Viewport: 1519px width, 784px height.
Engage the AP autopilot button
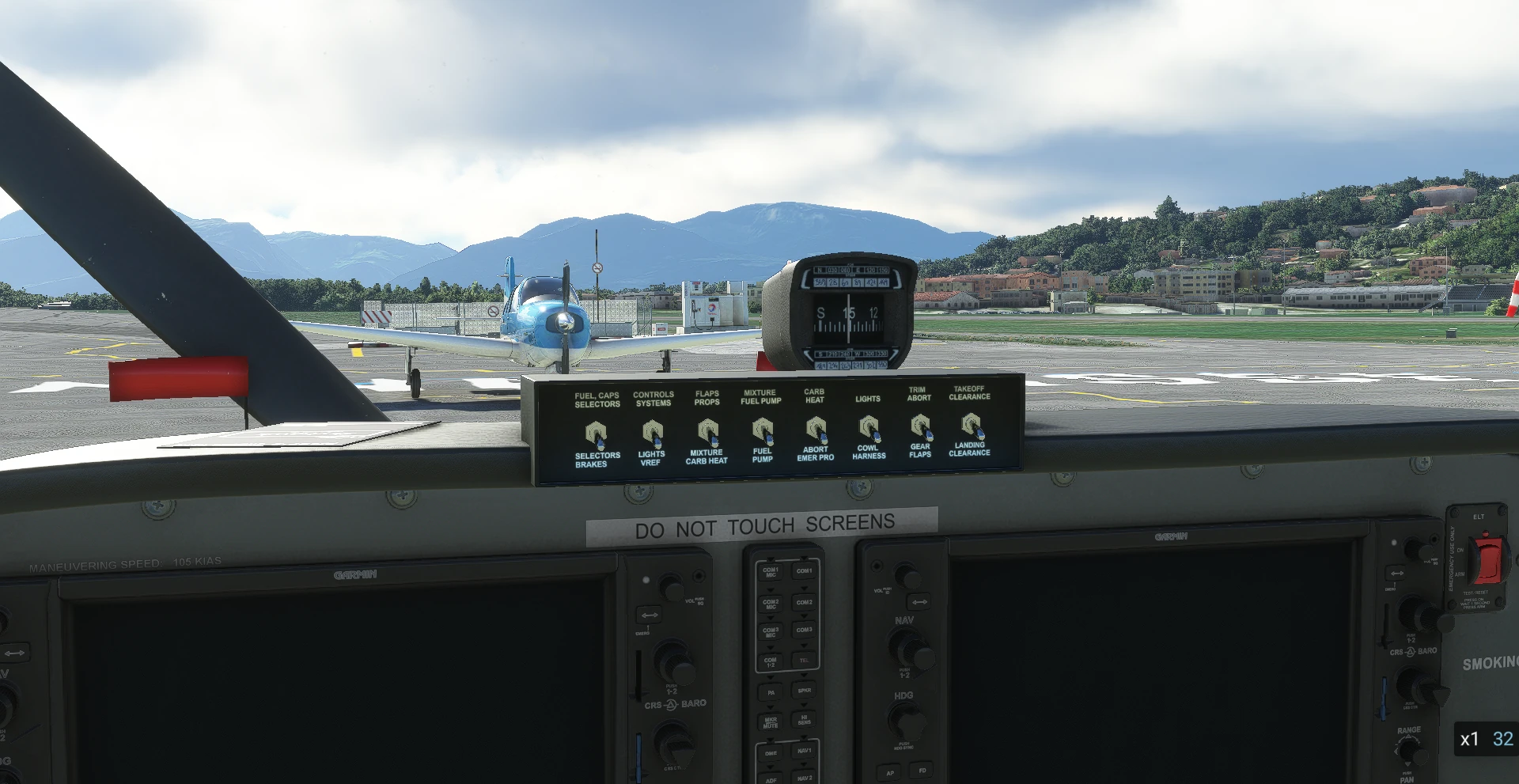coord(890,772)
